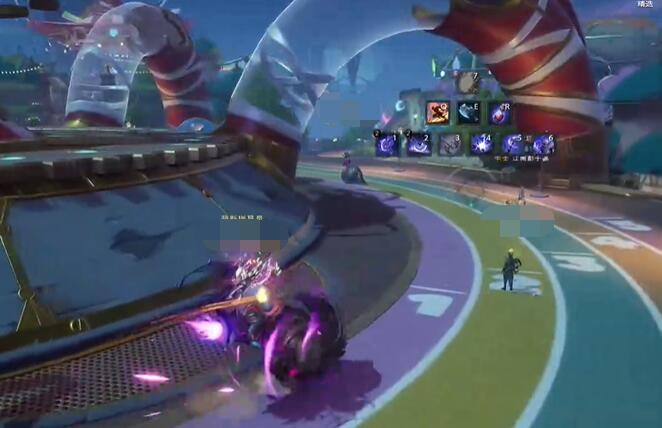Trigger the purple orb R ability
This screenshot has height=428, width=662.
[499, 112]
